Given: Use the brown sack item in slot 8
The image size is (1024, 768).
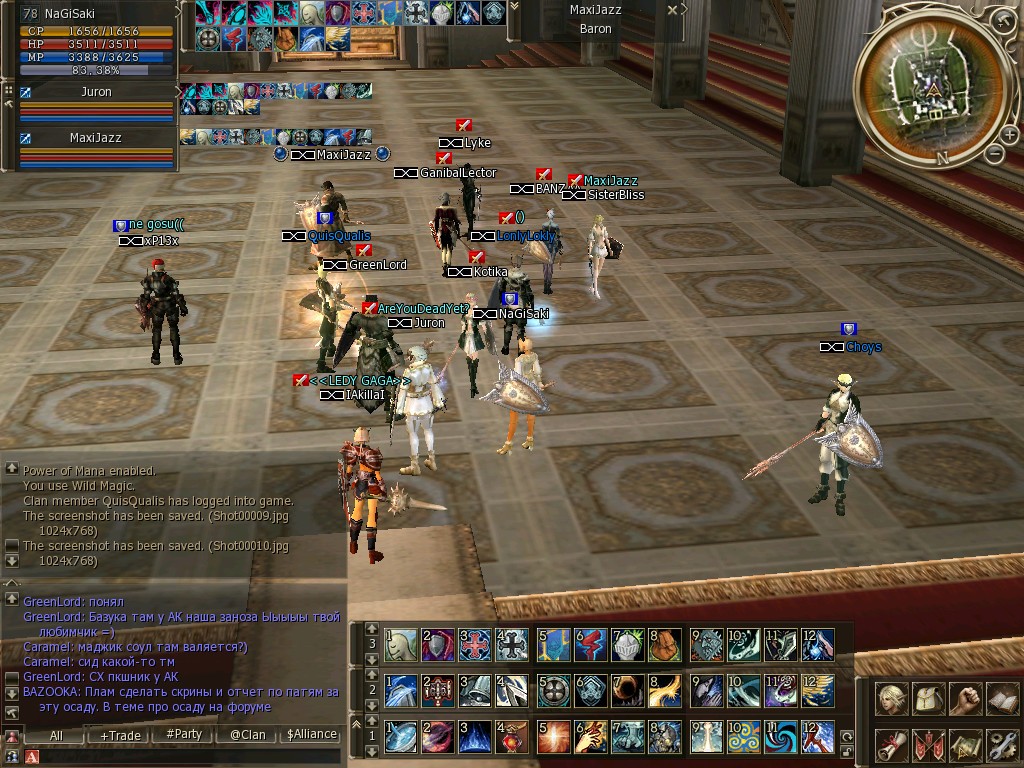Looking at the screenshot, I should (665, 645).
